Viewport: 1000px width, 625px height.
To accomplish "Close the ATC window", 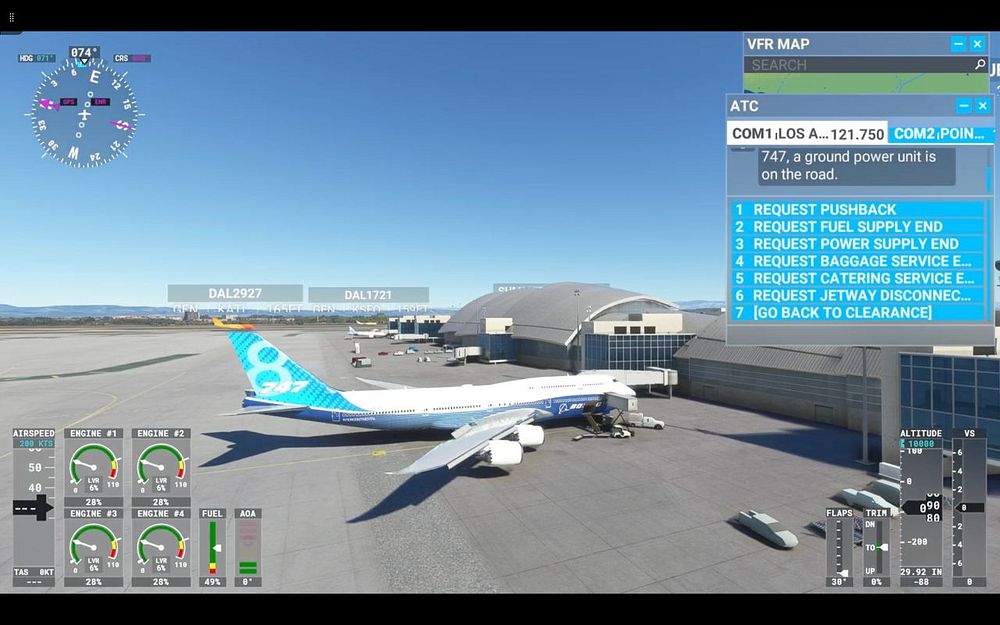I will point(983,106).
